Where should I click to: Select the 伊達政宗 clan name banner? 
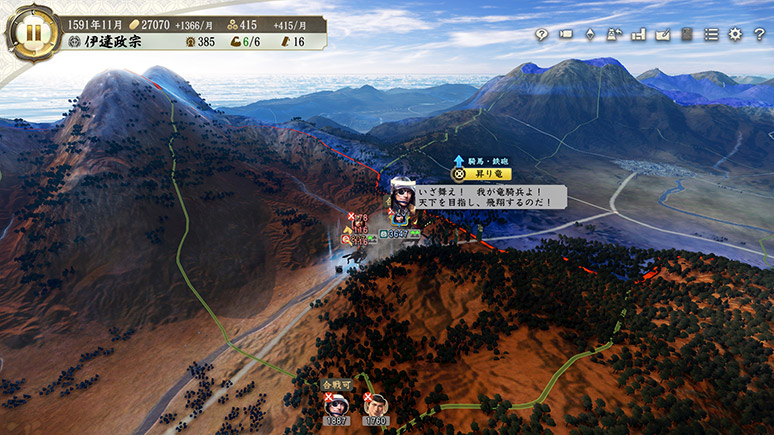point(112,43)
